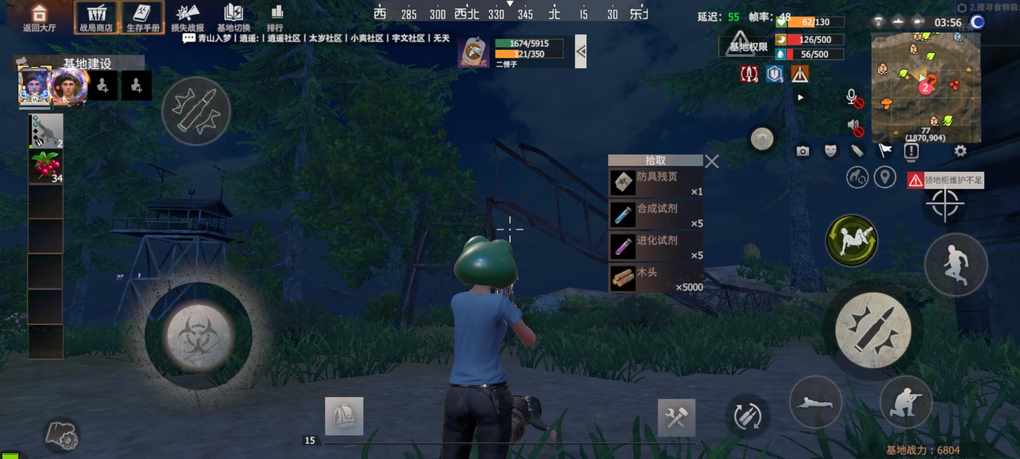Pick up 防具残页 from loot list
This screenshot has width=1020, height=459.
[x=657, y=182]
